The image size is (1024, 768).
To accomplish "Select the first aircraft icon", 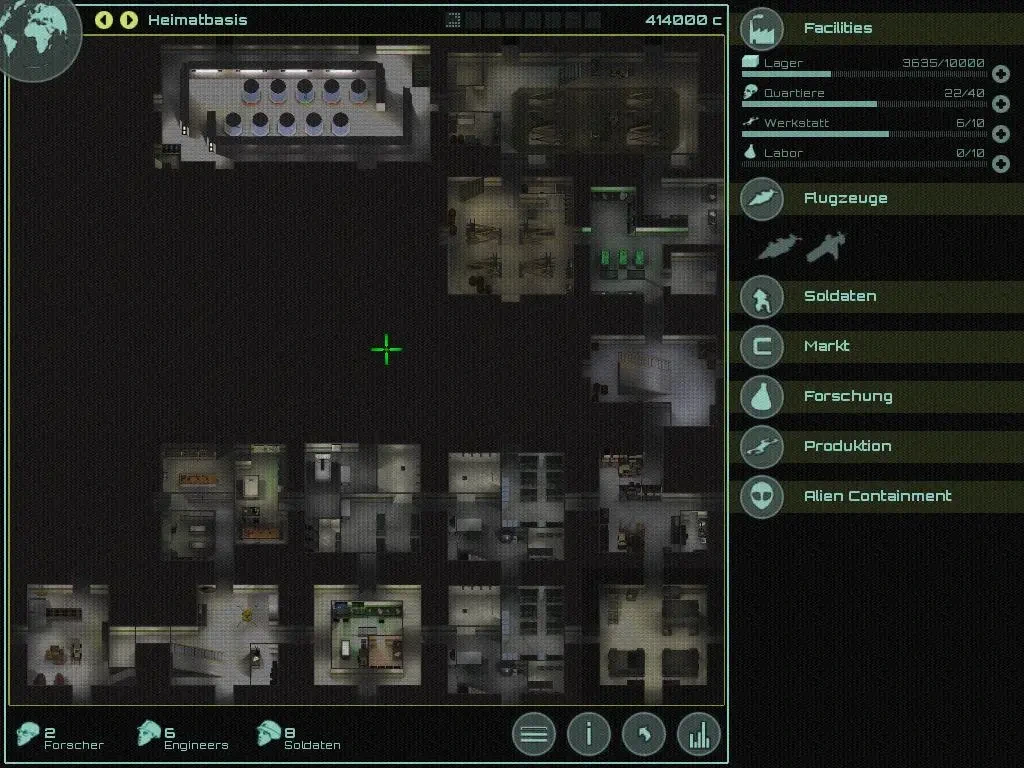I will coord(779,246).
